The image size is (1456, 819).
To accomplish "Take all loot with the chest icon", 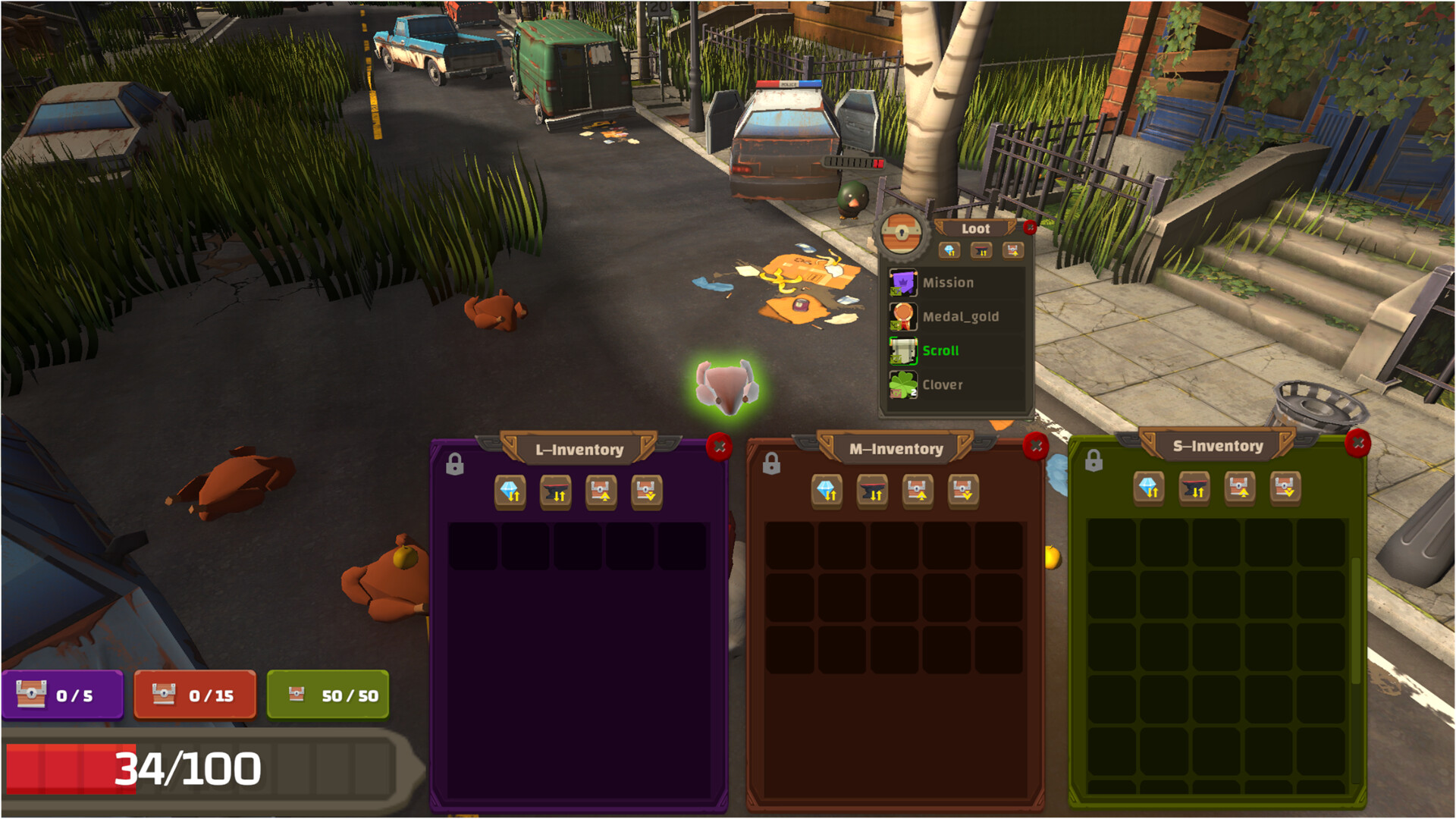I will 1012,251.
